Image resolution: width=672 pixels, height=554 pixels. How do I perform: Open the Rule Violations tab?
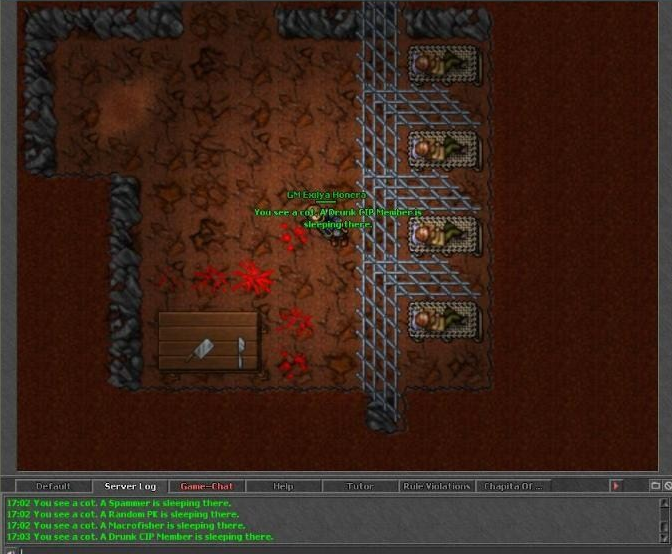point(436,486)
